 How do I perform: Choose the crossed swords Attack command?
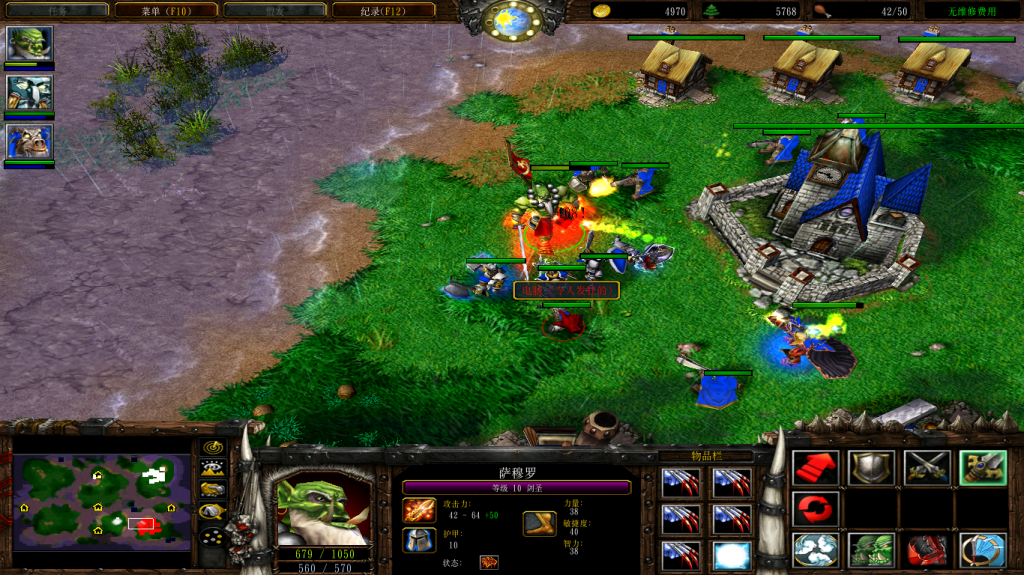tap(927, 468)
